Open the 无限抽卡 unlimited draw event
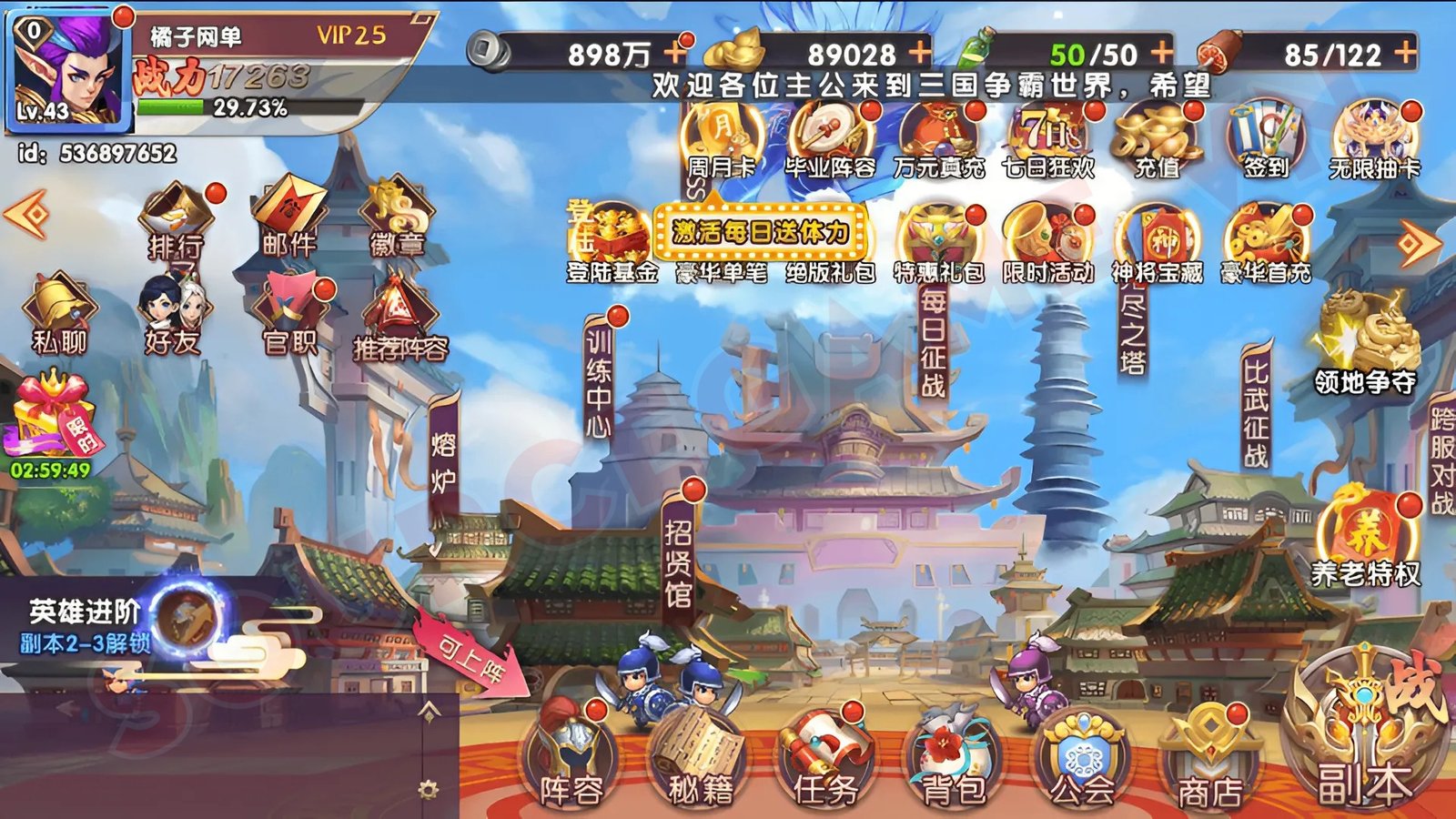1456x819 pixels. 1374,141
